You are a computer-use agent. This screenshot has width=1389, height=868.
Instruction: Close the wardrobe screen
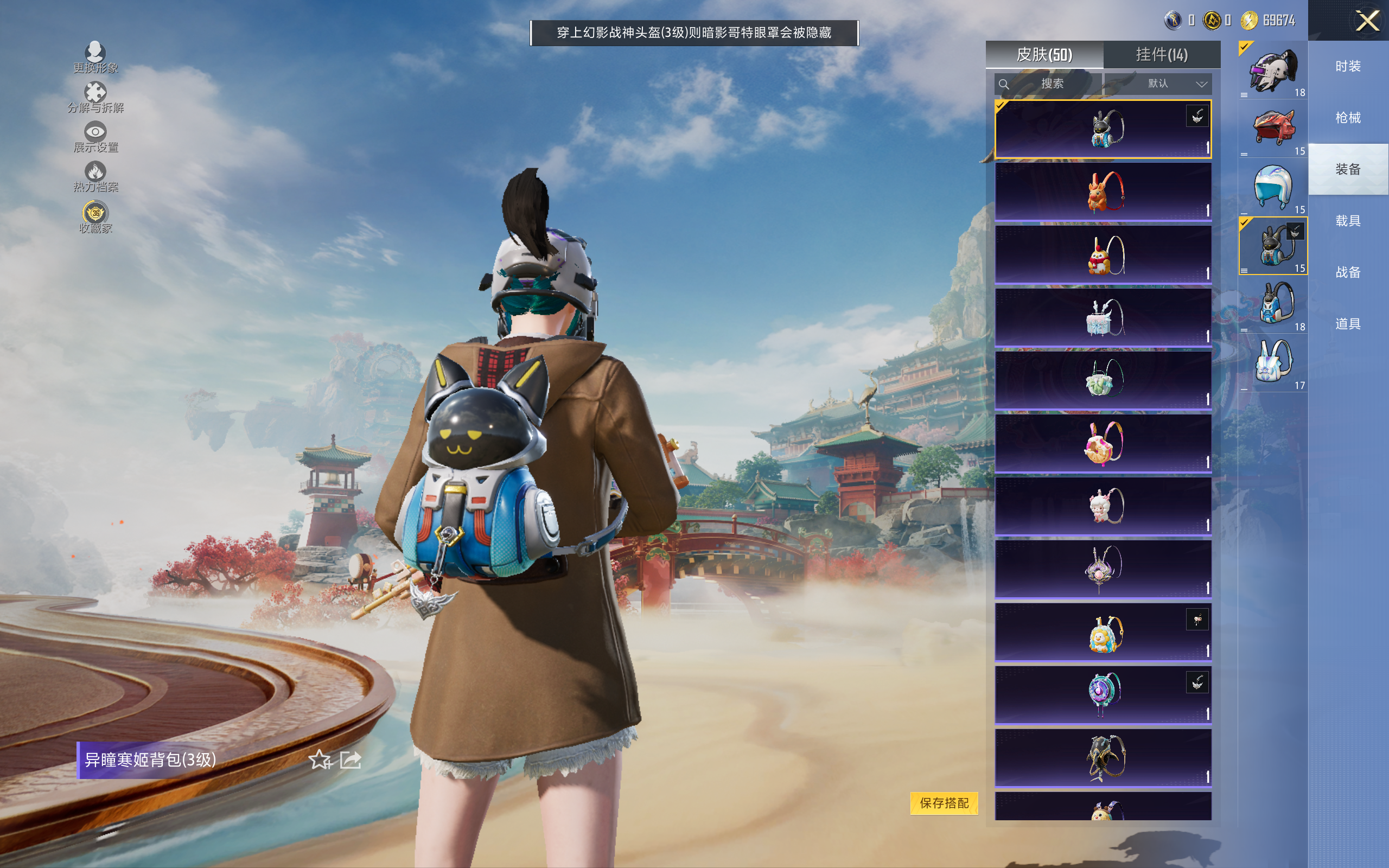click(x=1367, y=21)
